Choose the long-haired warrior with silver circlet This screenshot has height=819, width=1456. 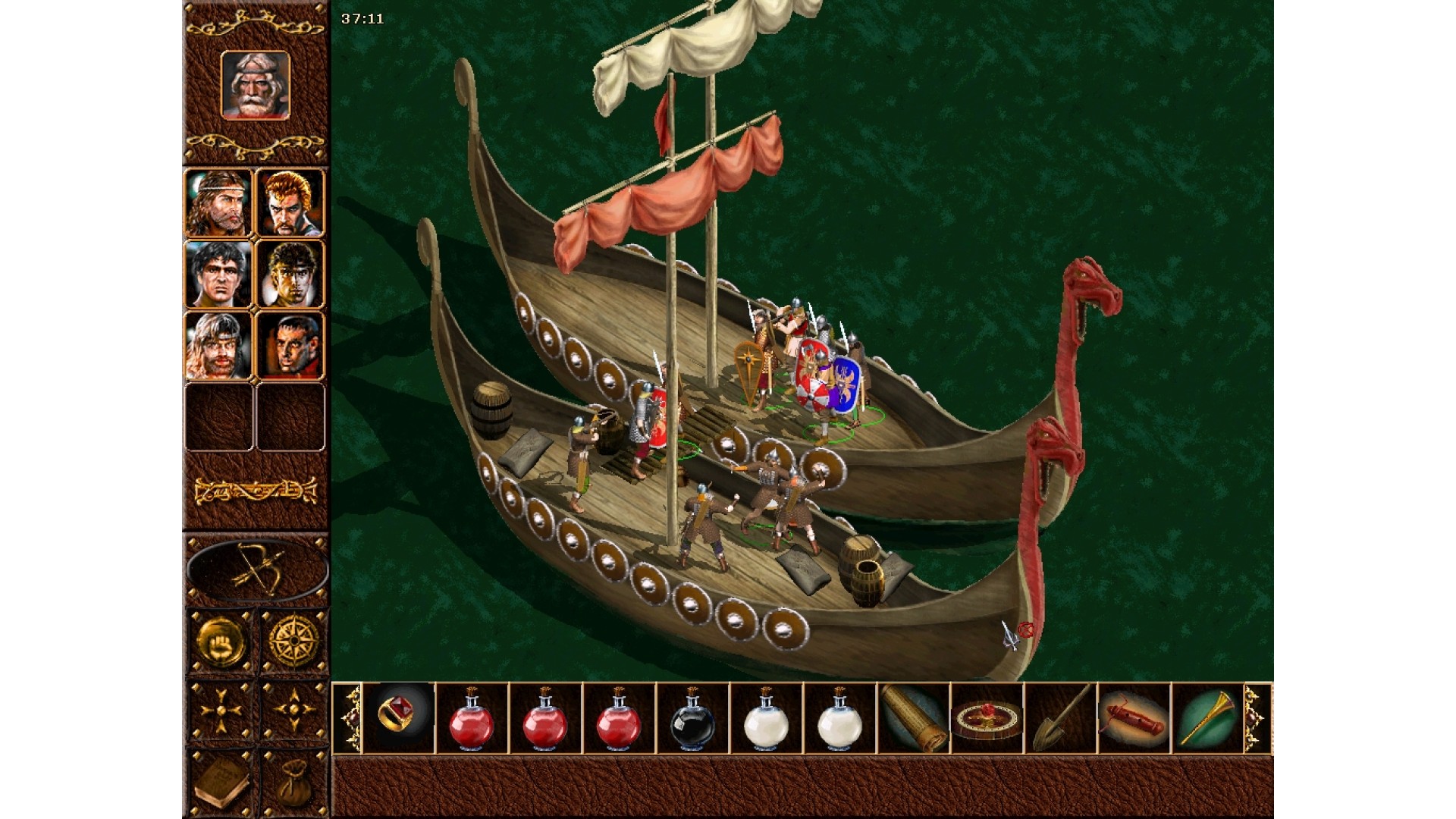218,202
